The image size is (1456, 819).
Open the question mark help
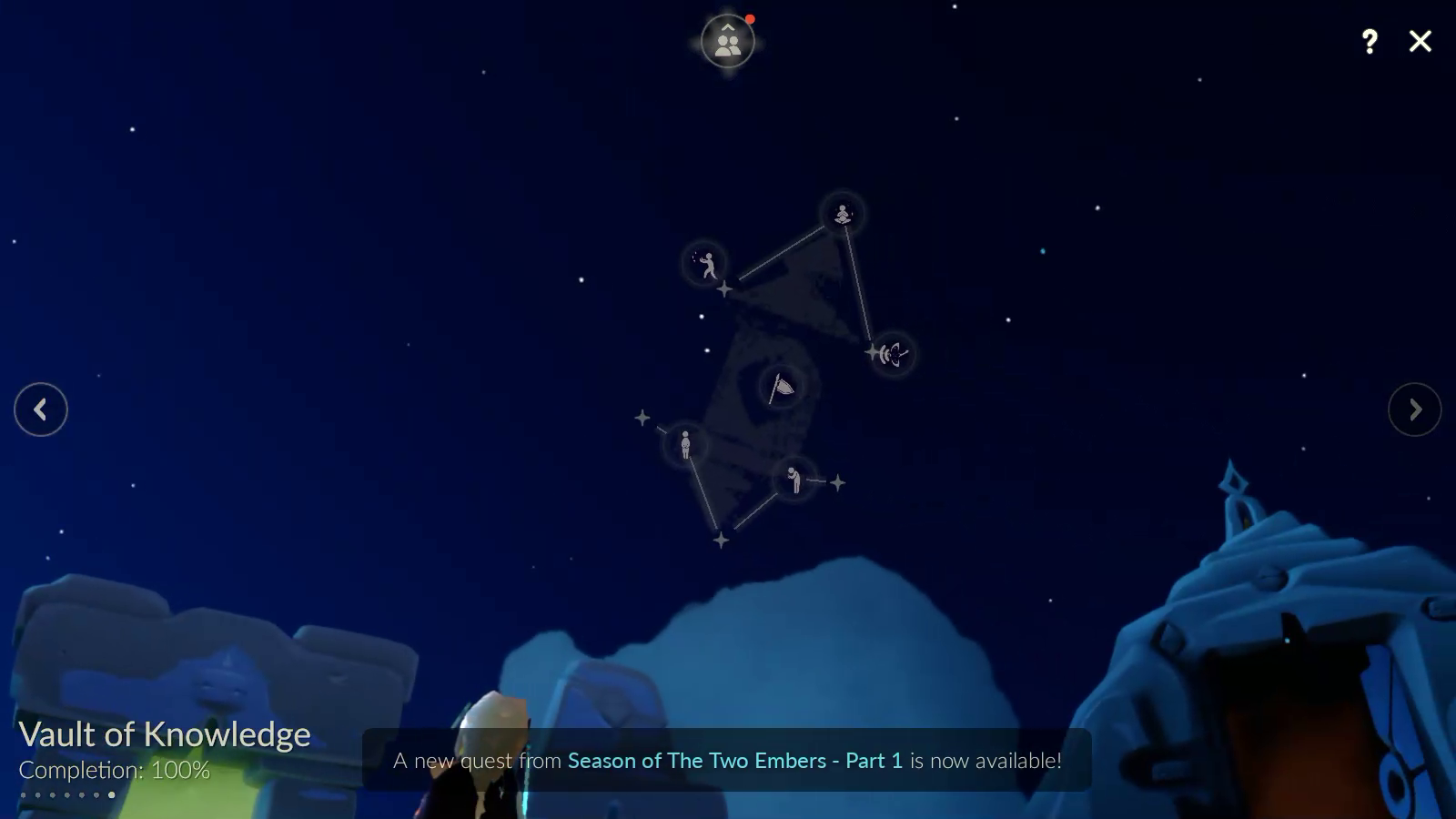(x=1370, y=41)
